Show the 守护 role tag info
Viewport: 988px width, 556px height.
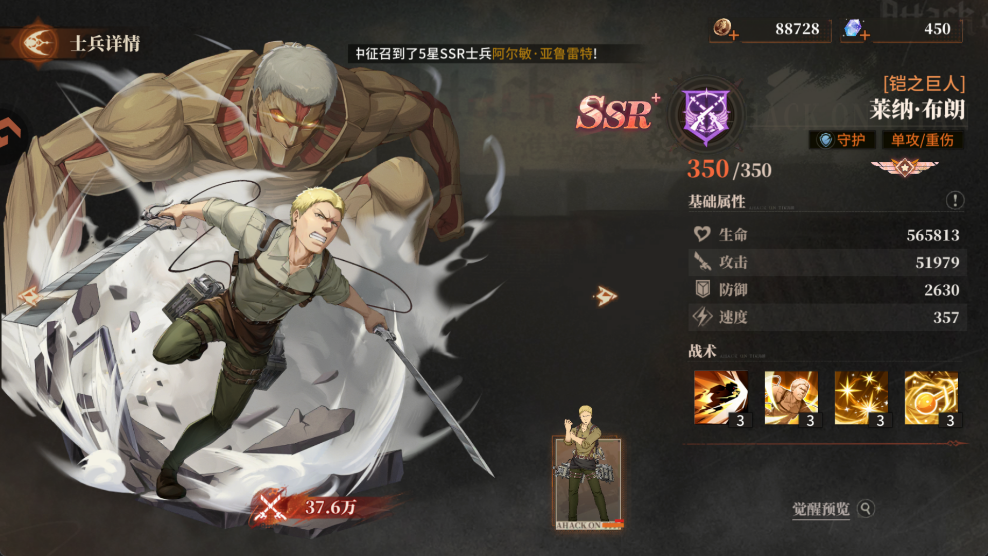843,140
